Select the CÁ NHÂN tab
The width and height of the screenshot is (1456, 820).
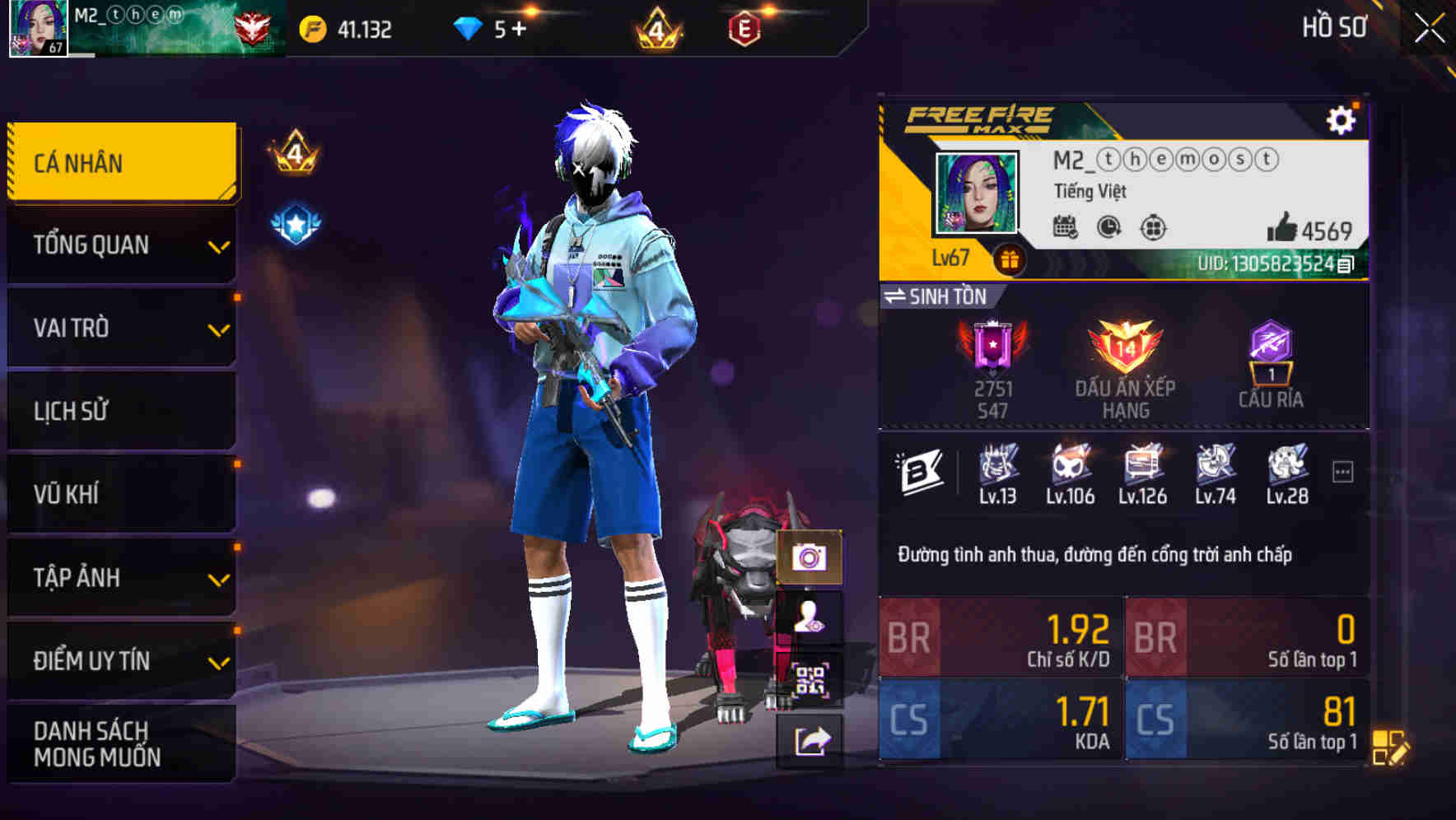tap(120, 162)
